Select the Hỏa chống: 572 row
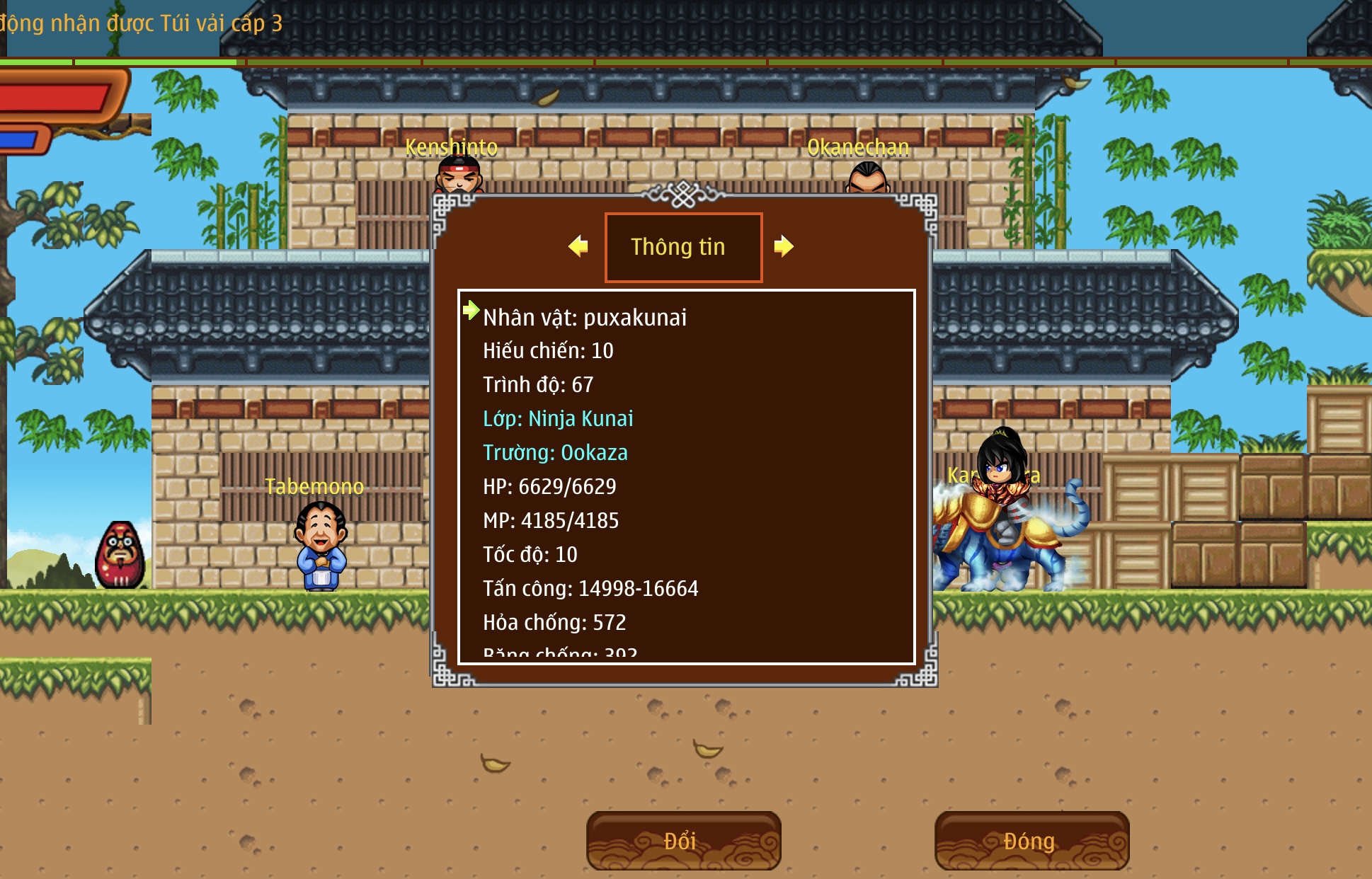 tap(554, 623)
